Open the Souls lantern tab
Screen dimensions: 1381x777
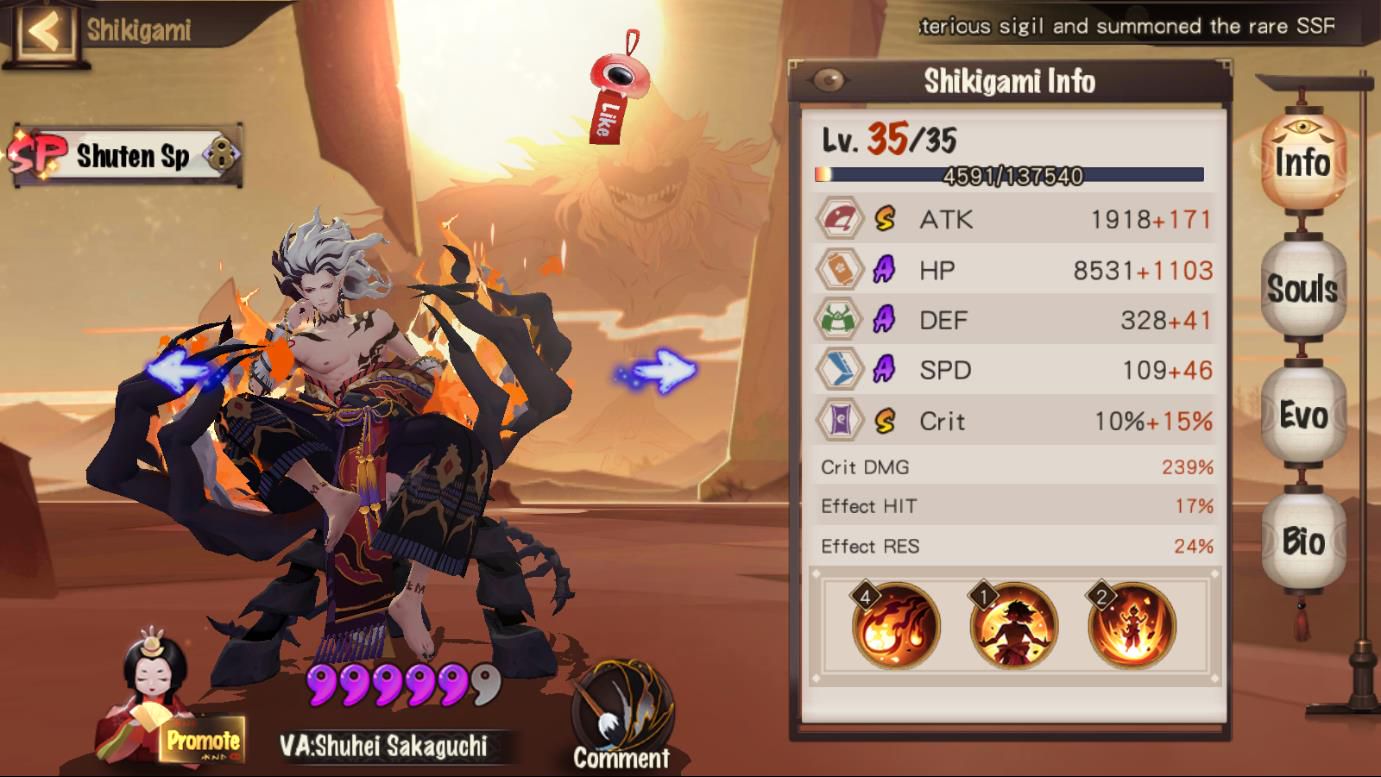(x=1303, y=289)
